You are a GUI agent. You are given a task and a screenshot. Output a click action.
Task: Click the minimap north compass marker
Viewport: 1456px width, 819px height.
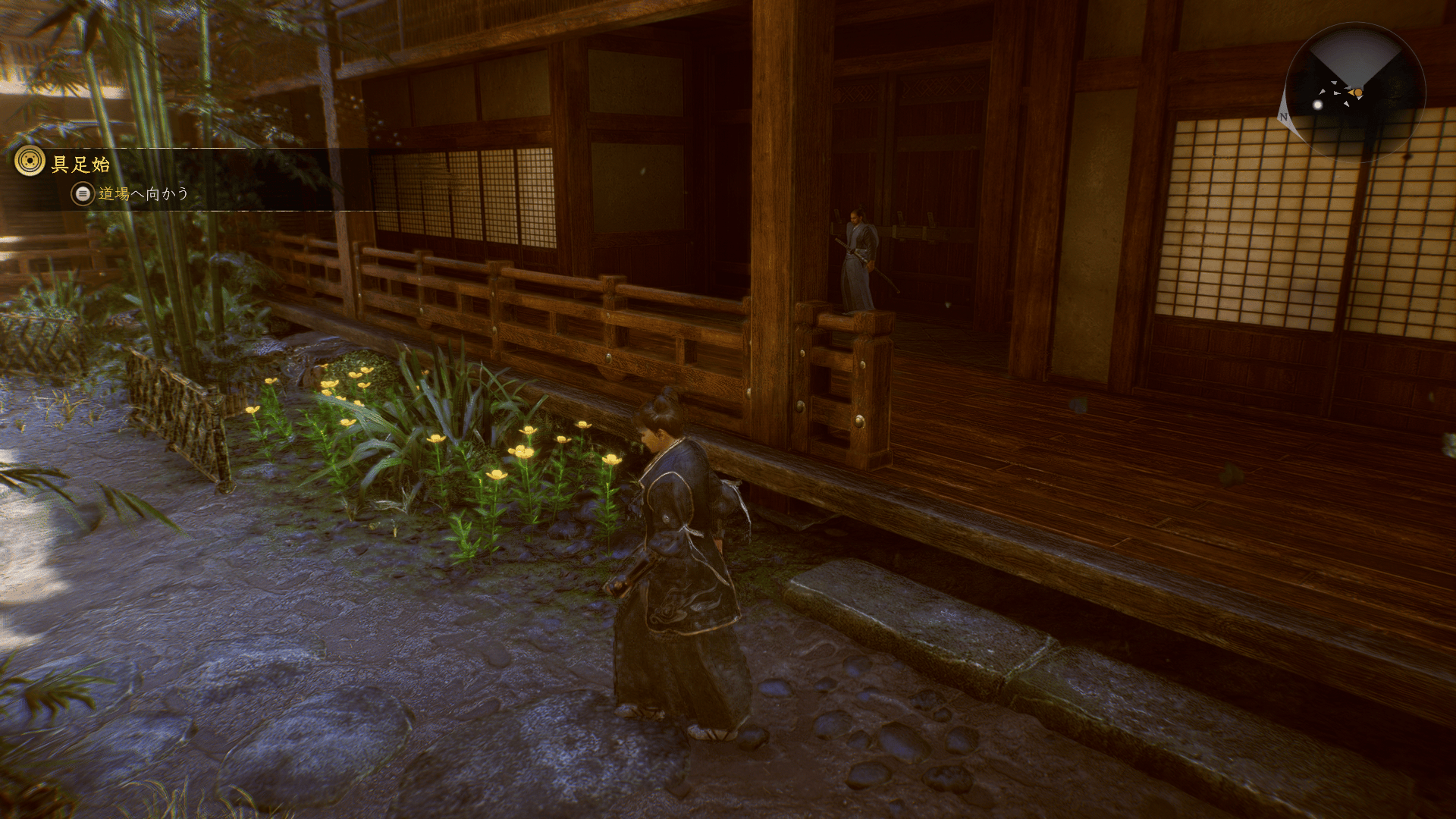pyautogui.click(x=1283, y=117)
